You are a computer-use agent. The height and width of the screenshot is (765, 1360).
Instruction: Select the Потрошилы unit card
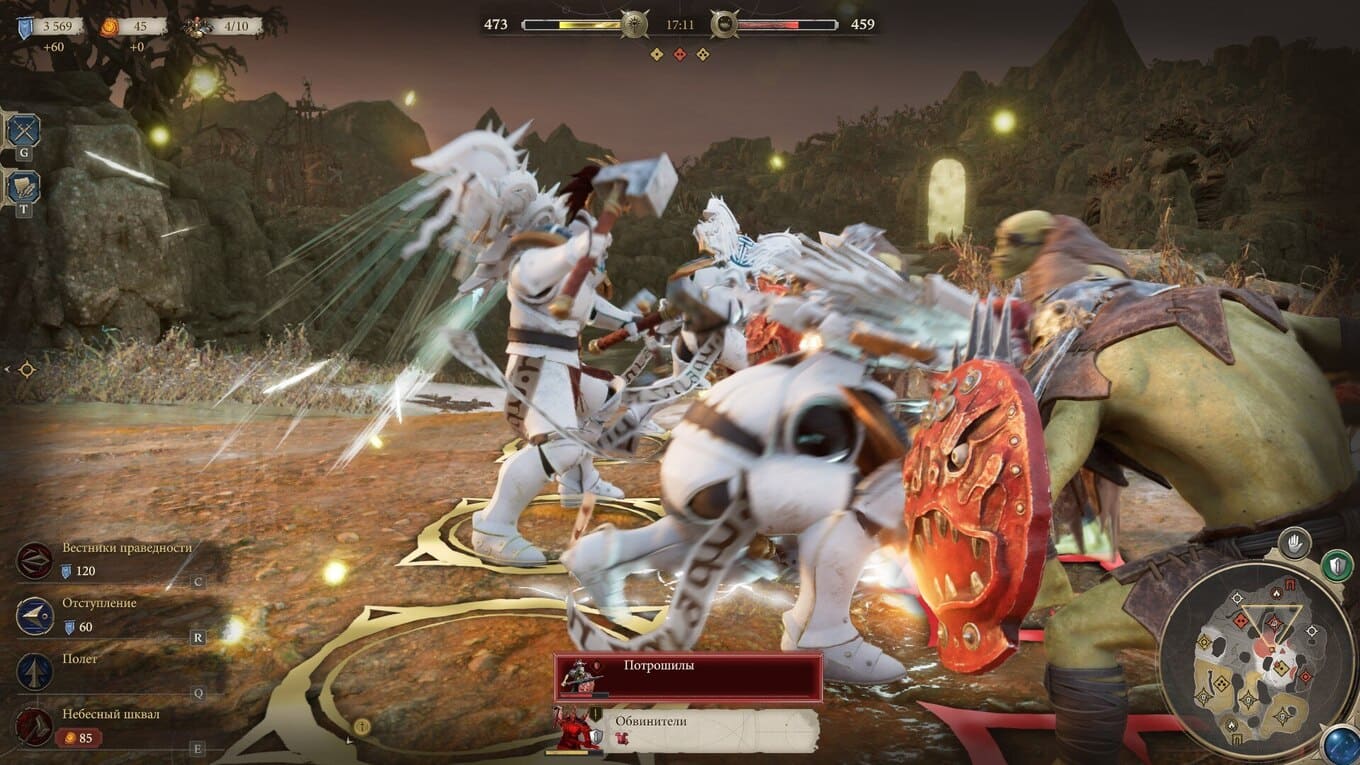[688, 677]
